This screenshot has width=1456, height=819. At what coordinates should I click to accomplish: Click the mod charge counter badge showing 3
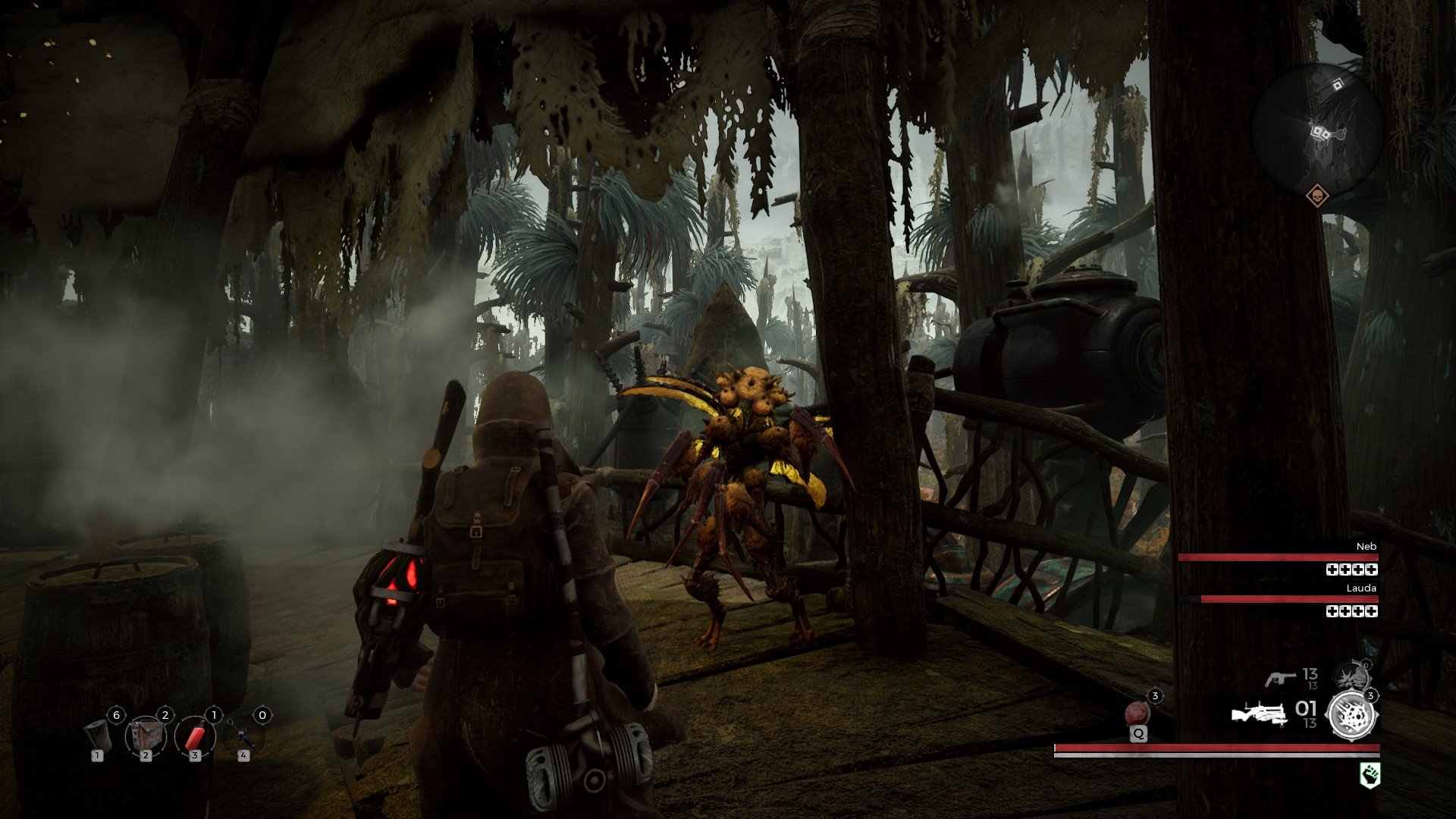tap(1370, 695)
